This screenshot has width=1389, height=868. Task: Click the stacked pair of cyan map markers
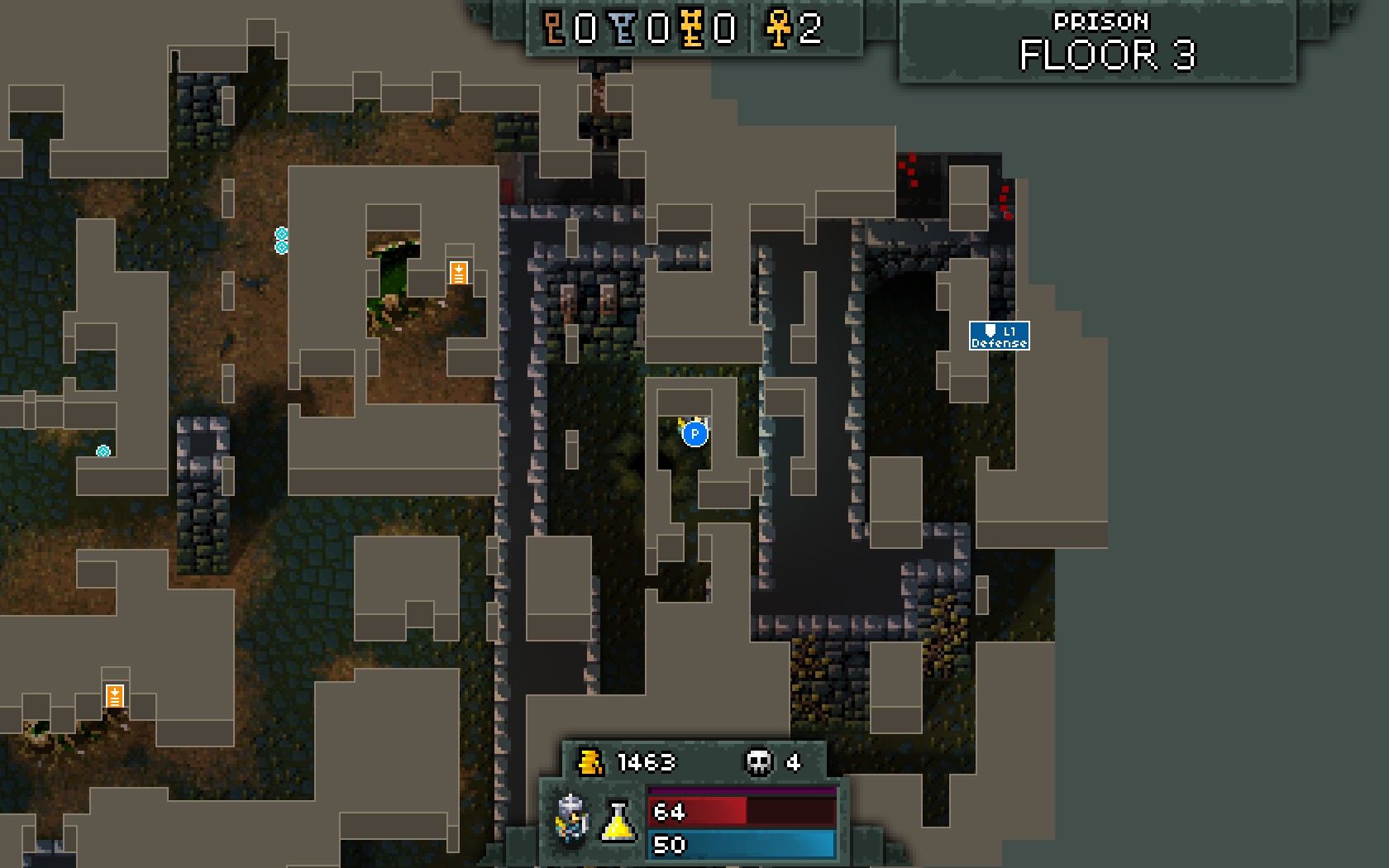click(x=281, y=240)
